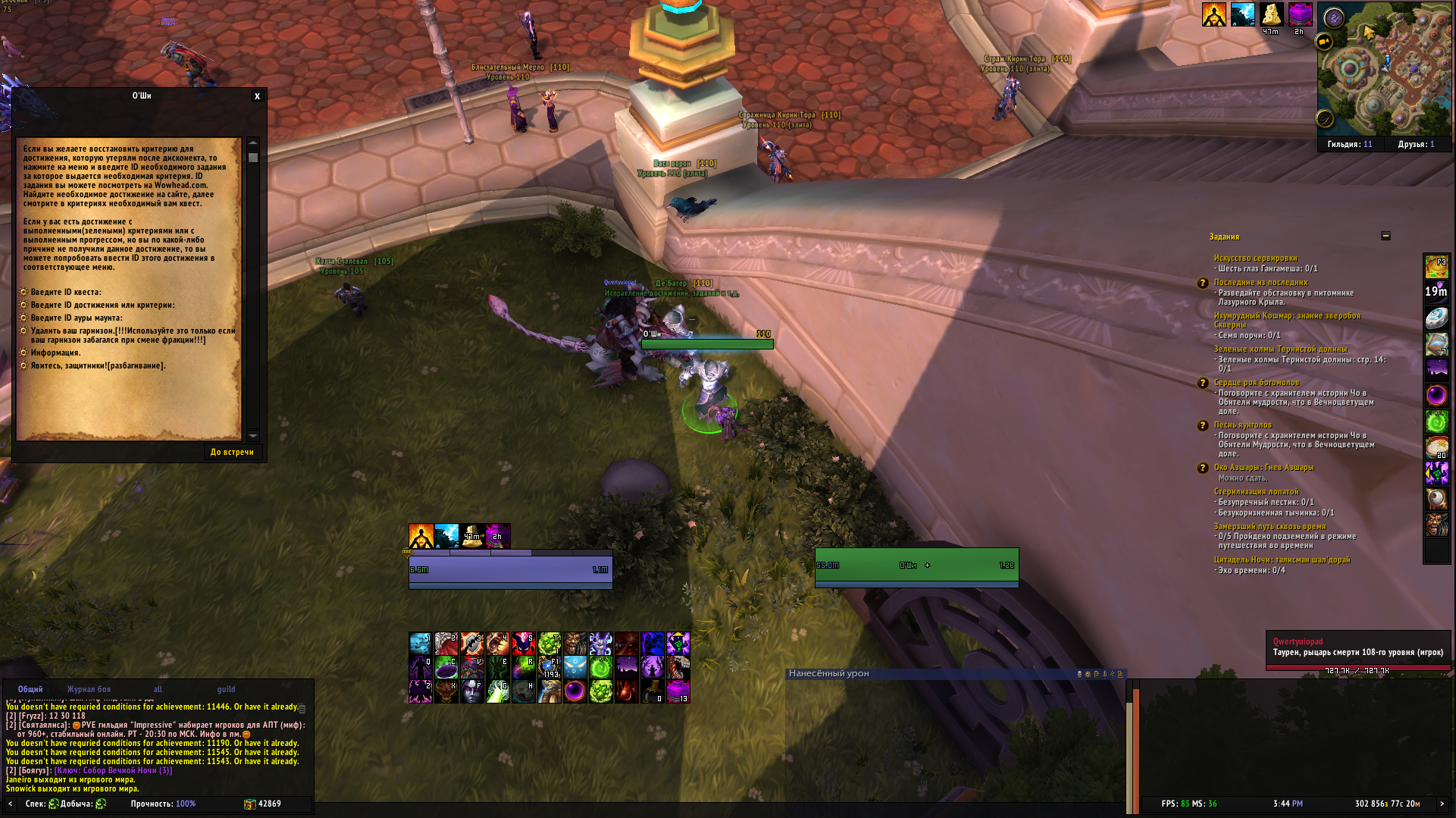Activate the red blood drop ability

[x=626, y=691]
